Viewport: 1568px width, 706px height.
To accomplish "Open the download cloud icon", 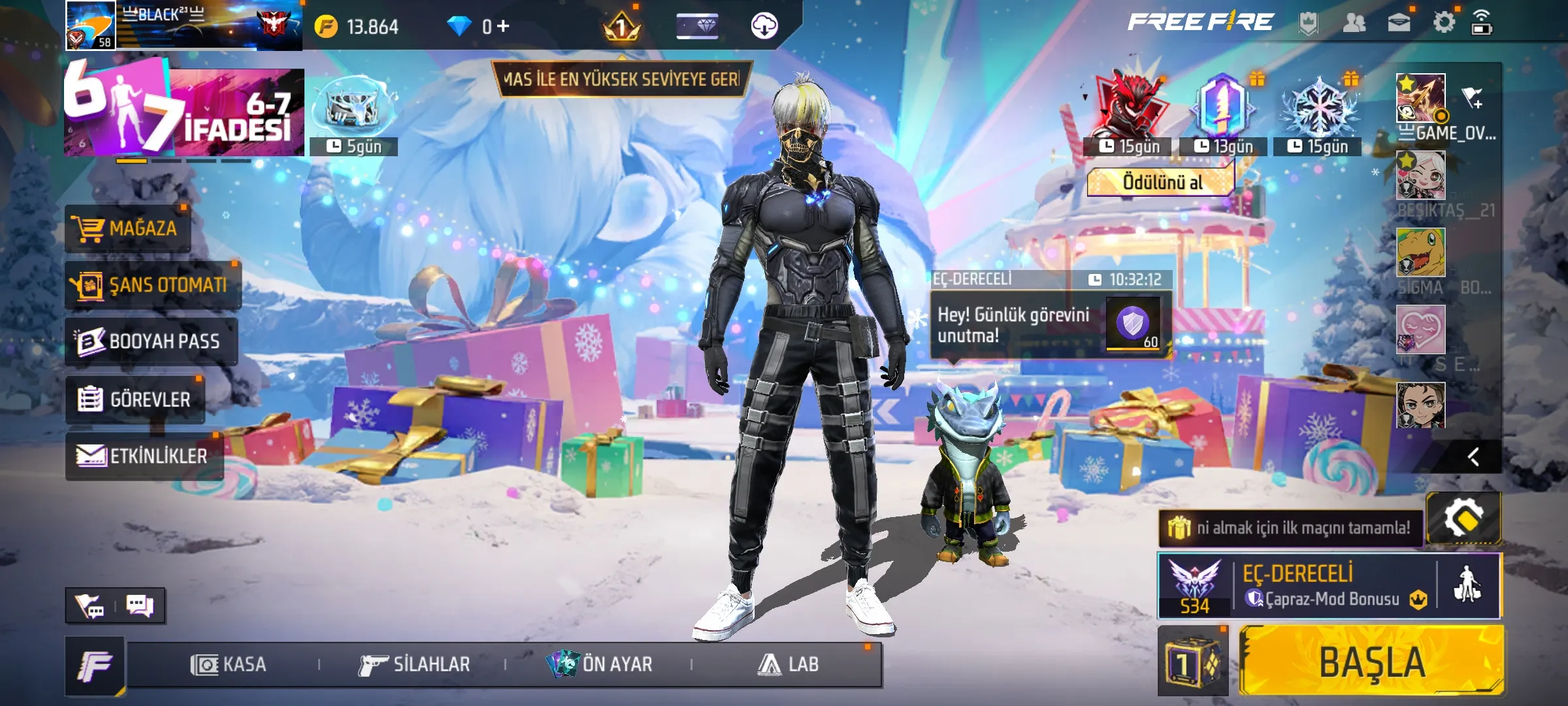I will pyautogui.click(x=764, y=26).
